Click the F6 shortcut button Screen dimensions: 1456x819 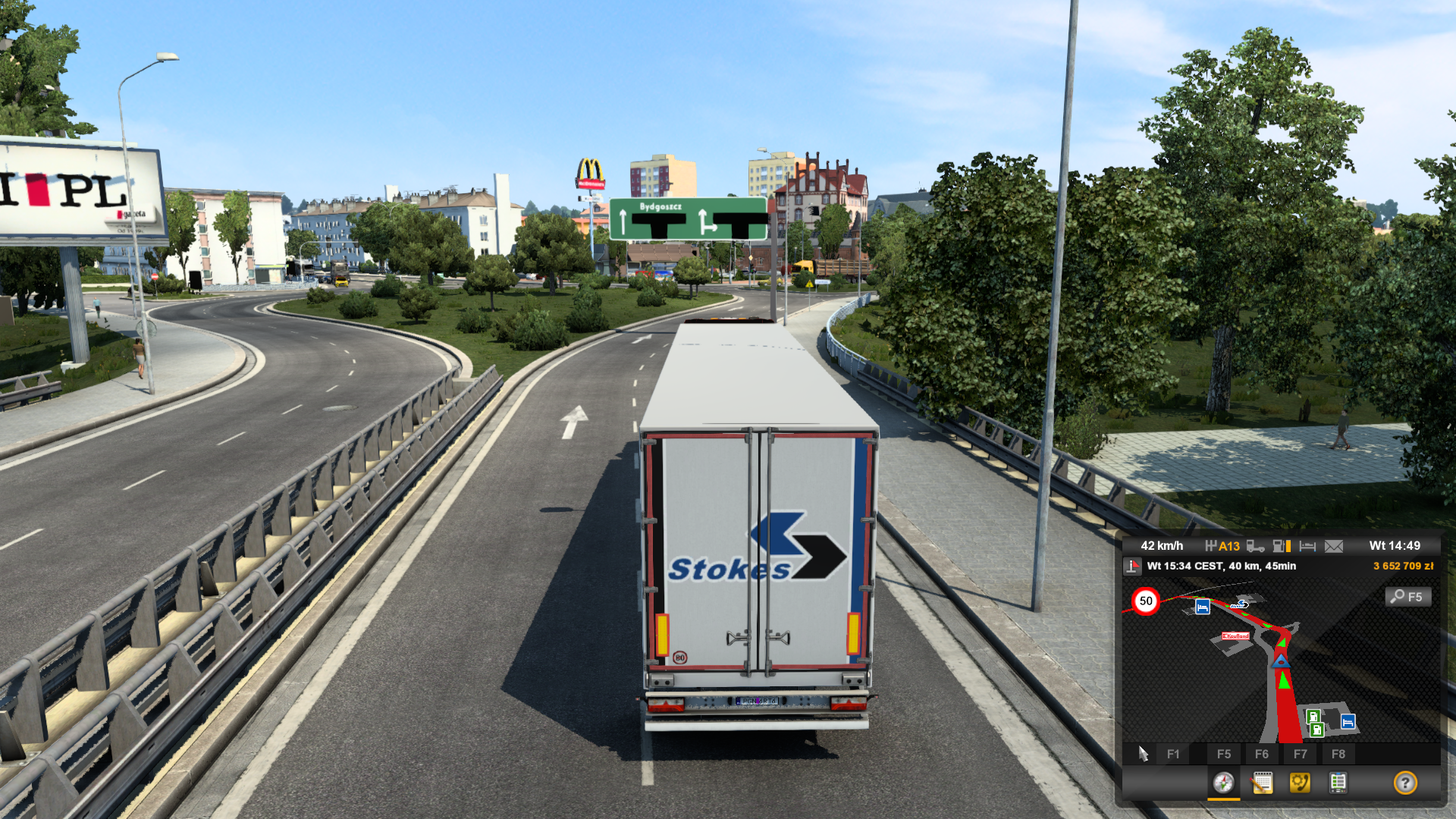tap(1262, 754)
